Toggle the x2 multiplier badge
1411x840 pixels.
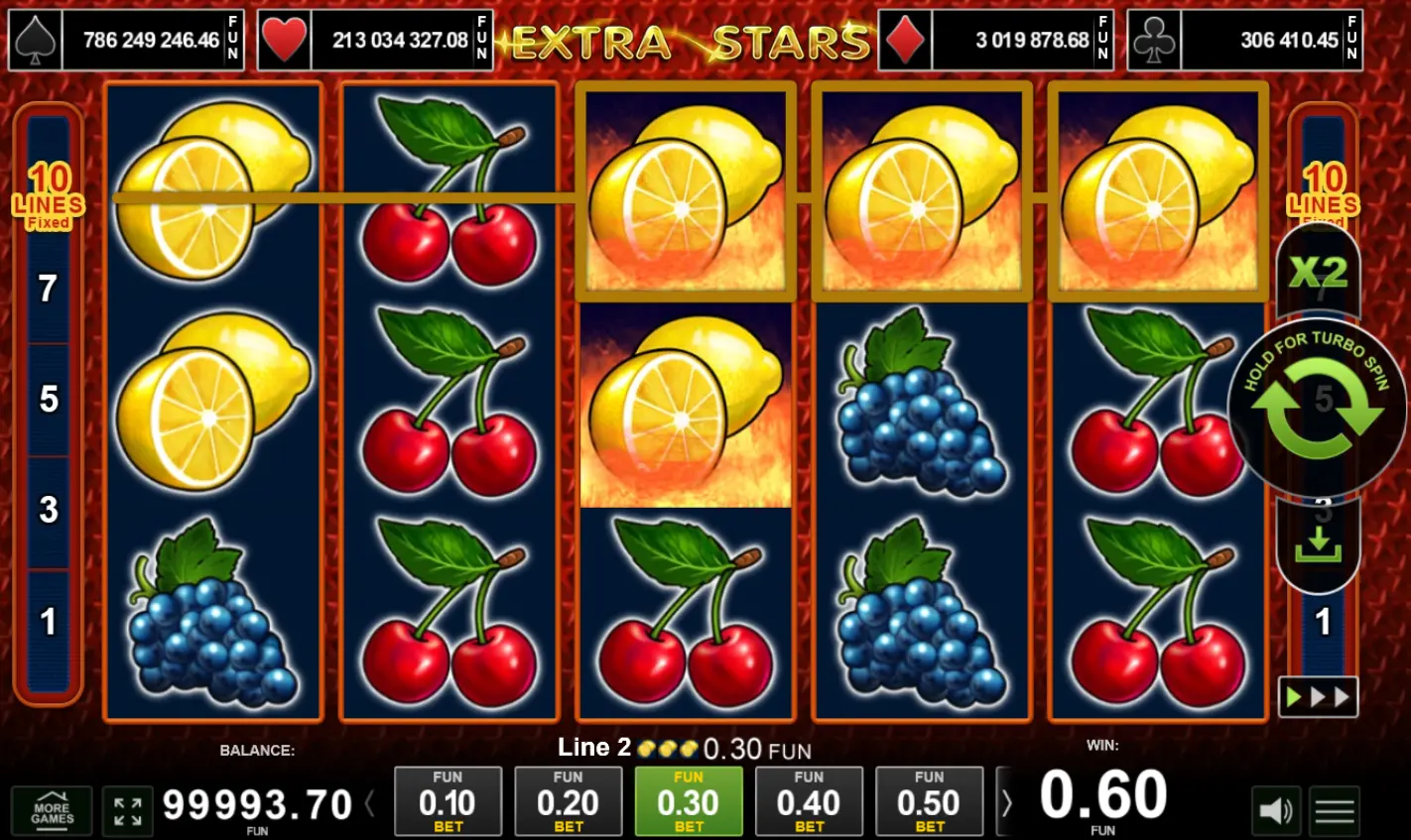[x=1320, y=270]
